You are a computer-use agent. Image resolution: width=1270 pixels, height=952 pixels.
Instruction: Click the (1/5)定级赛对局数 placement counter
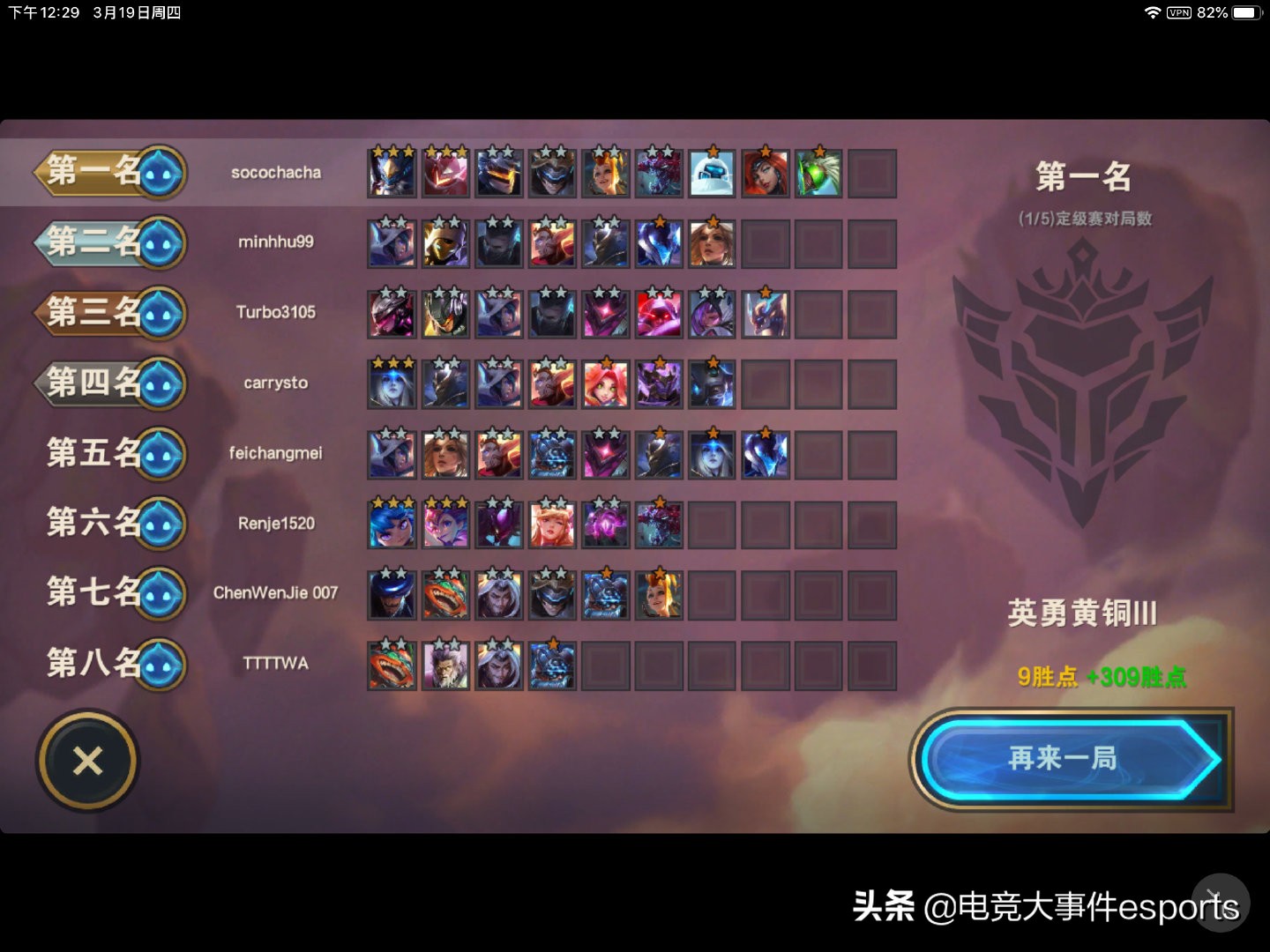pos(1085,220)
